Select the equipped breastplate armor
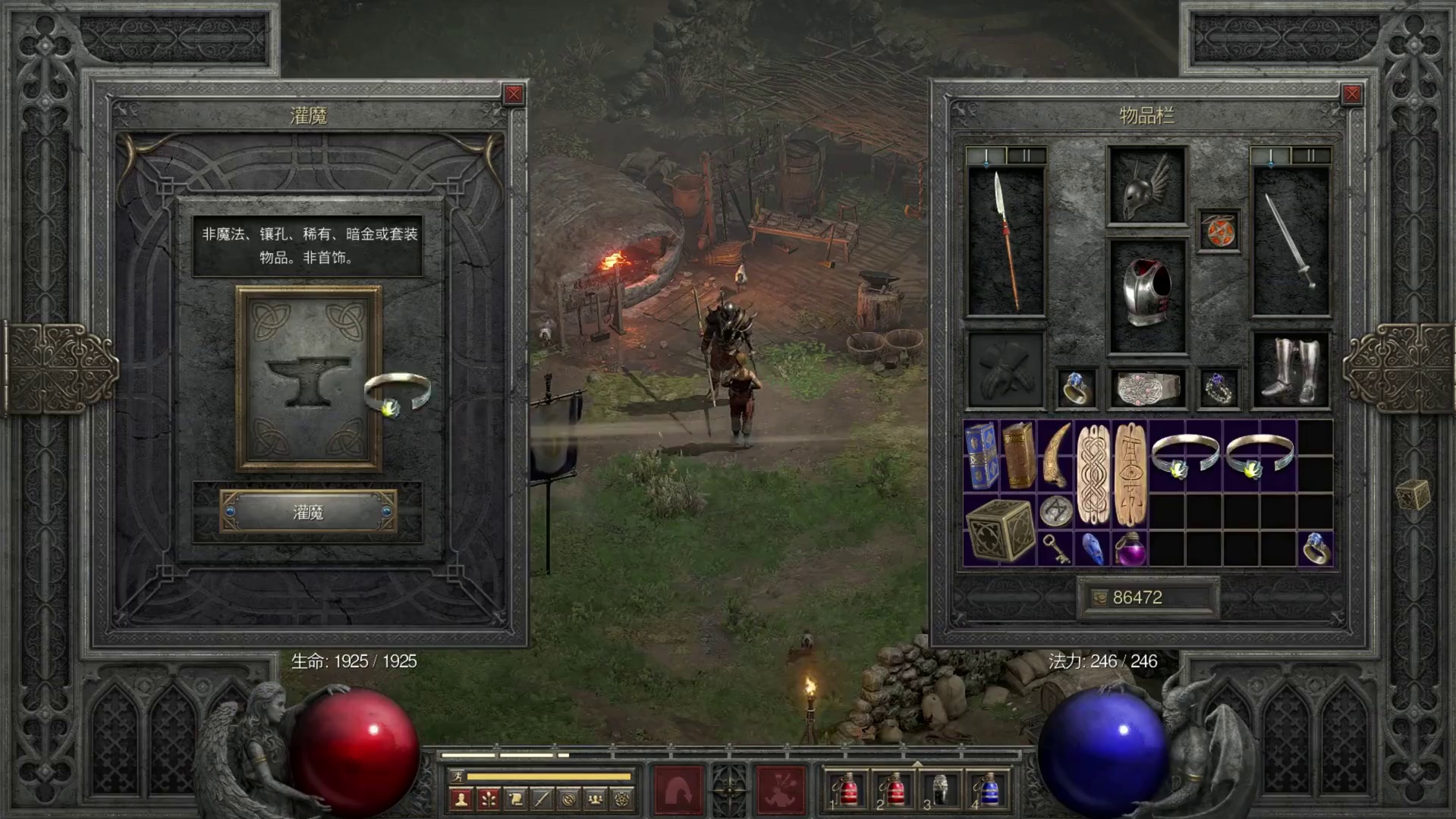The height and width of the screenshot is (819, 1456). (x=1146, y=297)
